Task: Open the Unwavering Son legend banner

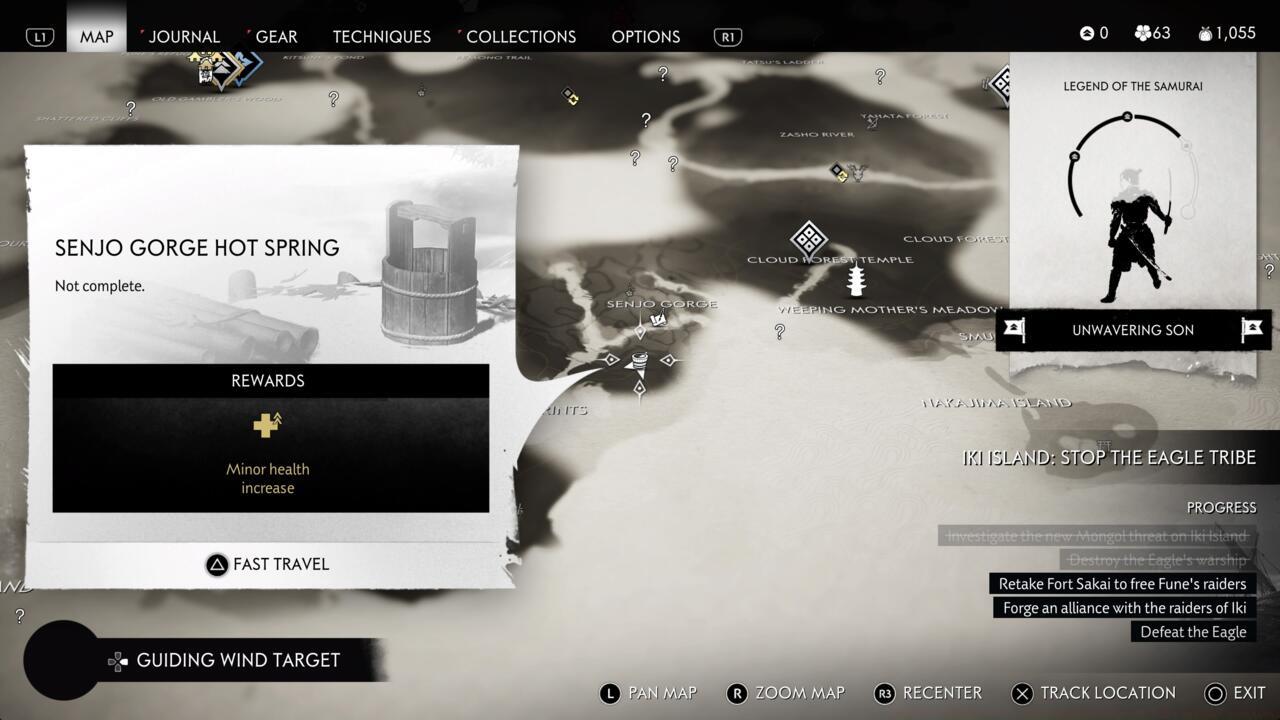Action: pos(1133,330)
